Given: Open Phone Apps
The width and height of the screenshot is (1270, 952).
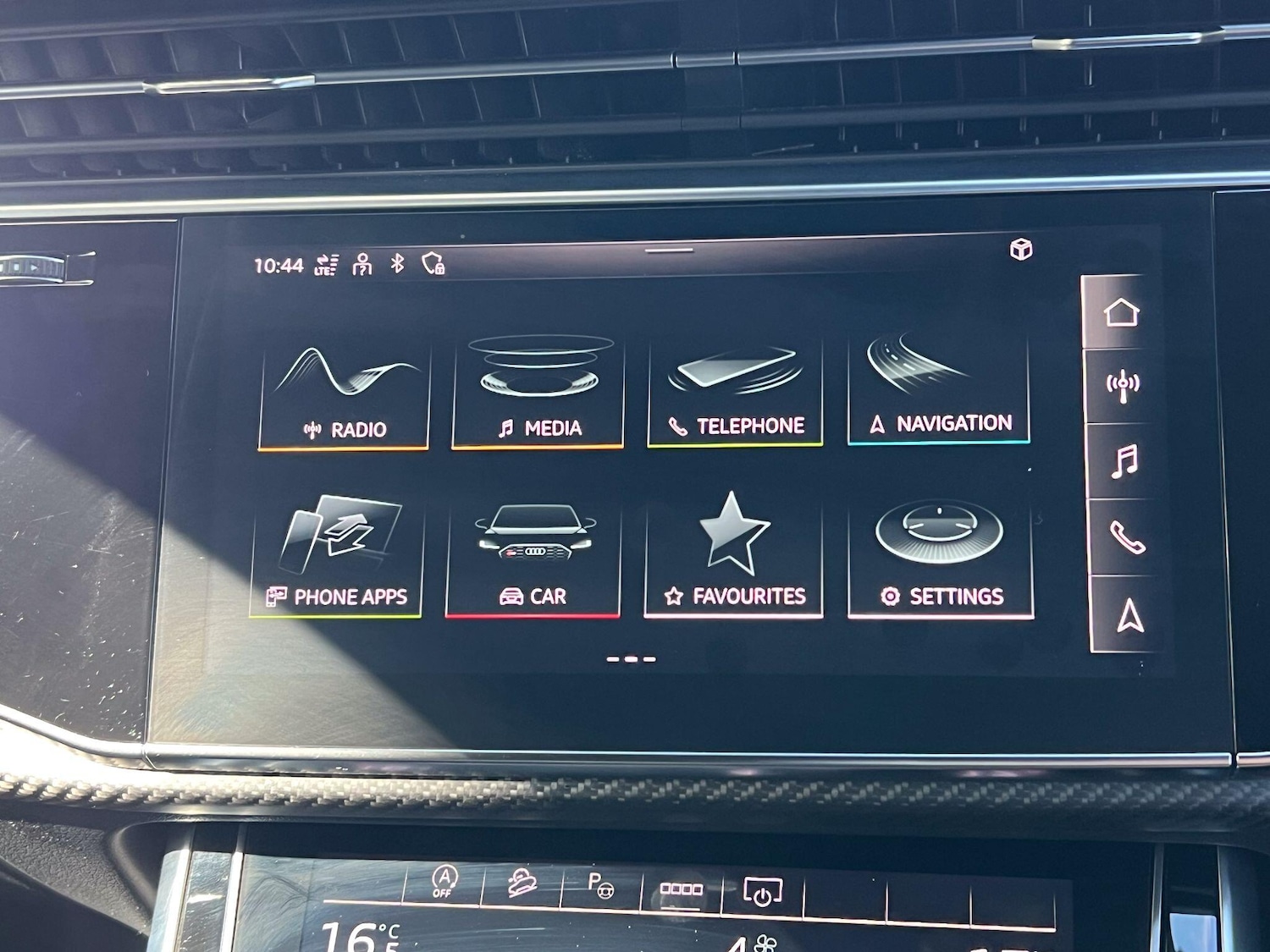Looking at the screenshot, I should [337, 556].
